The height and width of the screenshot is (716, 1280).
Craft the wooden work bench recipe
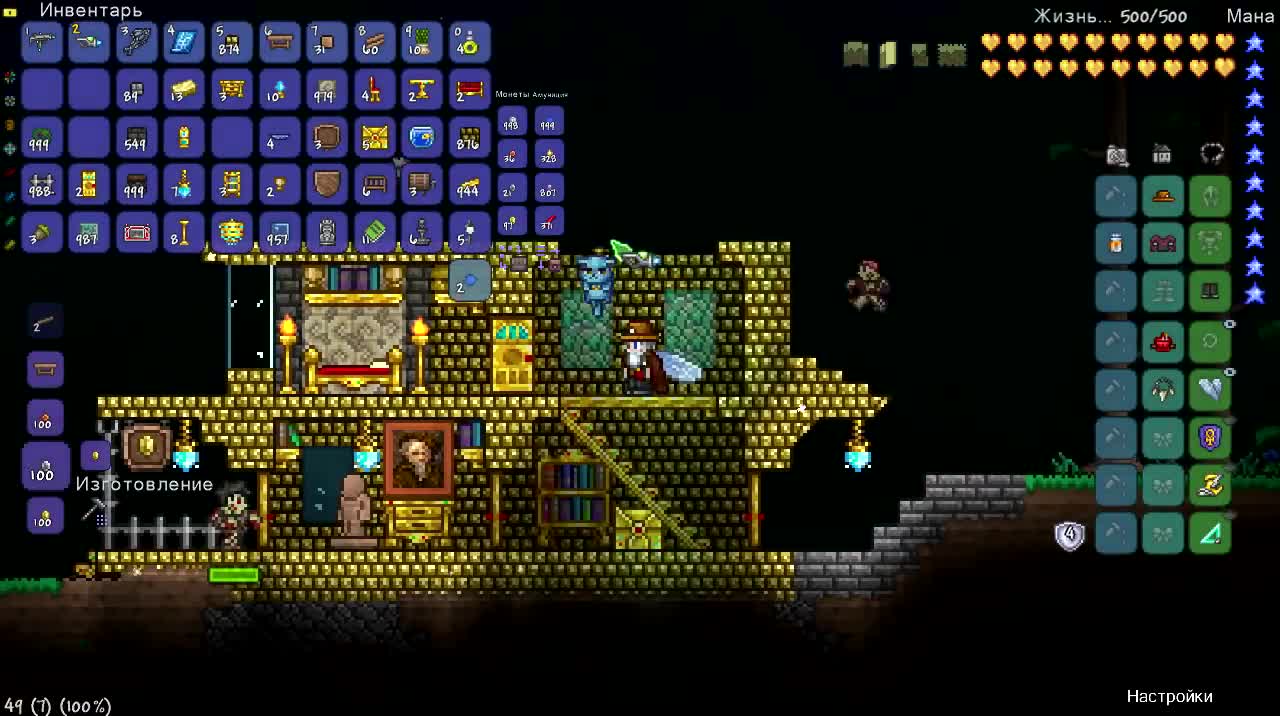pos(45,370)
